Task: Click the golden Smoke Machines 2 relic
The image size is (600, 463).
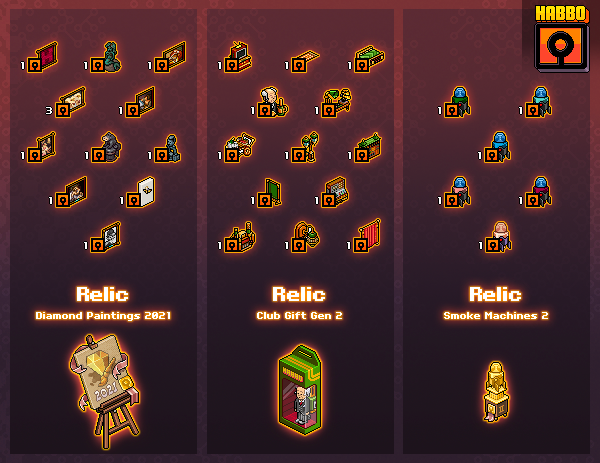Action: click(496, 388)
